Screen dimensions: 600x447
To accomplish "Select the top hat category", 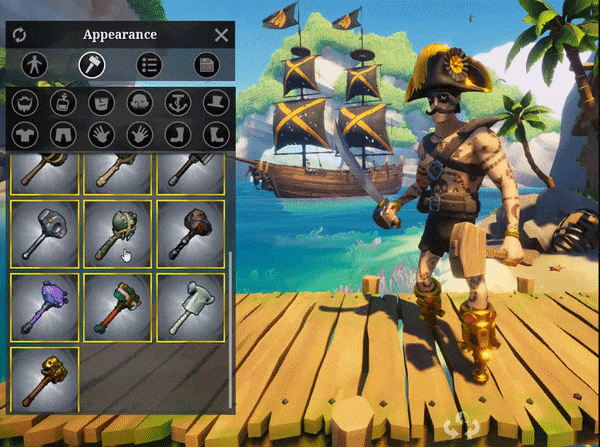I will tap(214, 103).
